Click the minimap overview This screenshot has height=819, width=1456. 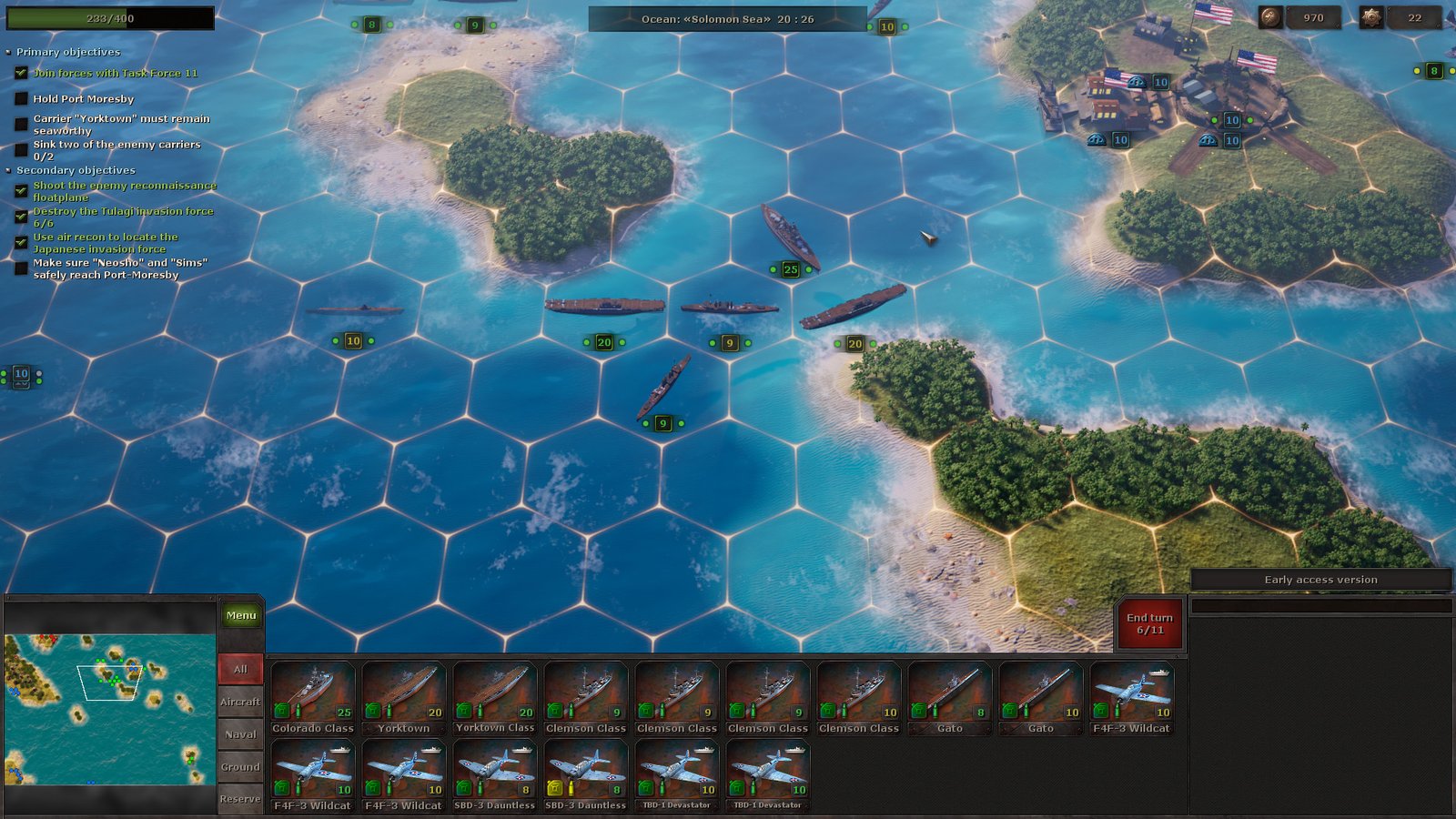109,709
